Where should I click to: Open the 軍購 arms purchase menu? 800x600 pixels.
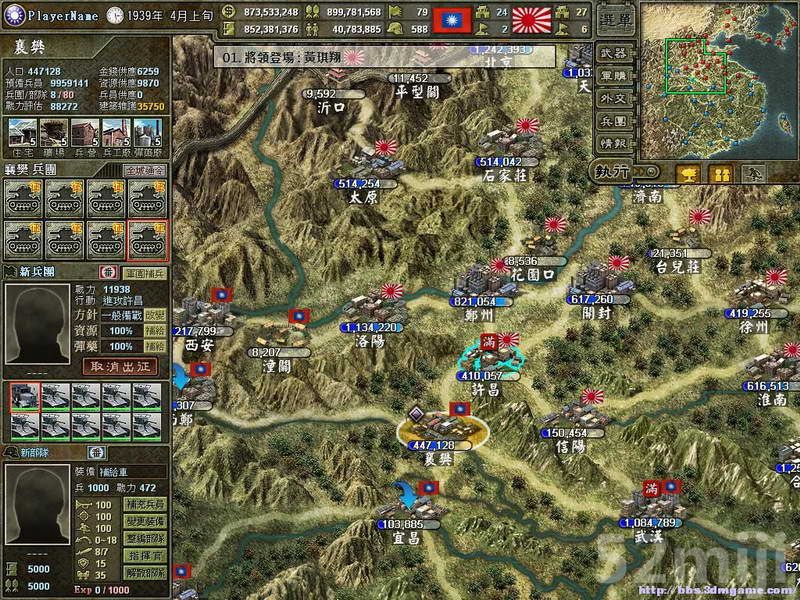612,75
